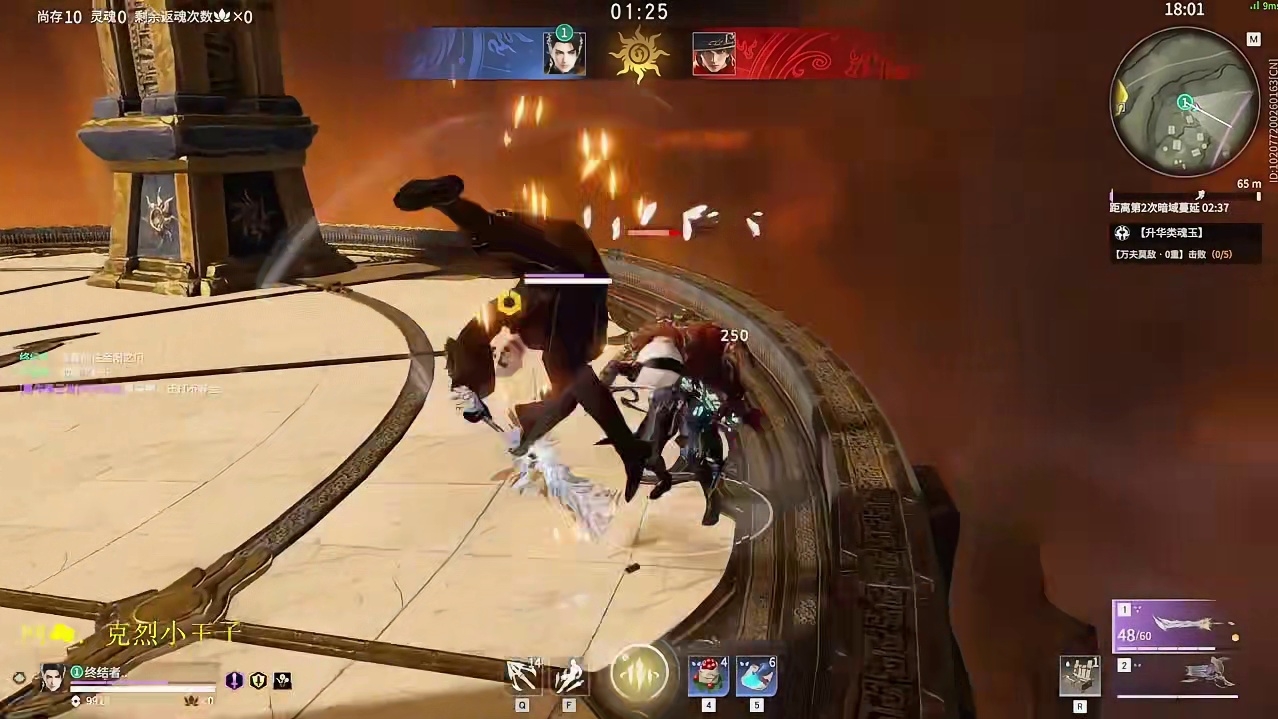Use the red berry healing item
This screenshot has width=1278, height=719.
point(708,677)
